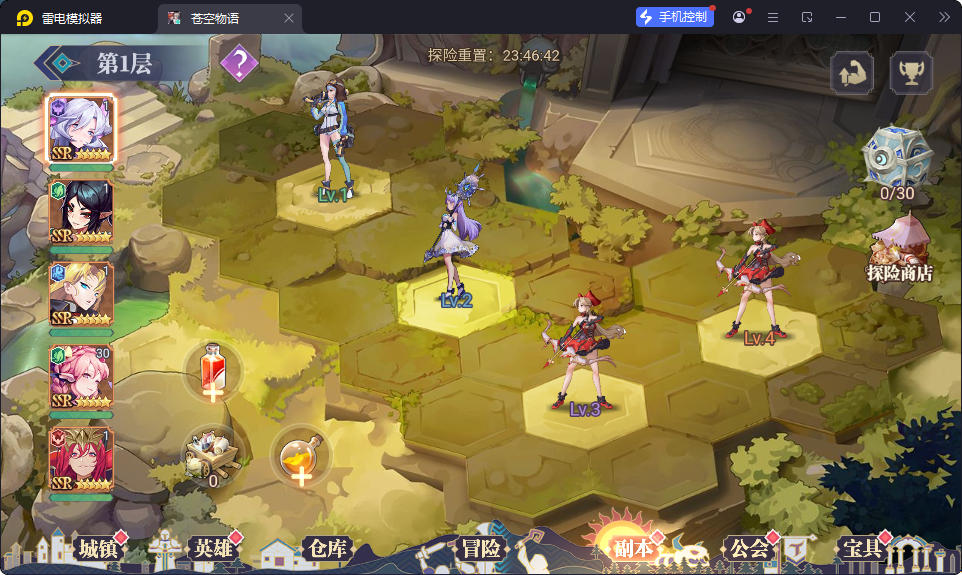Enter the 探险商店 shop

(x=898, y=252)
